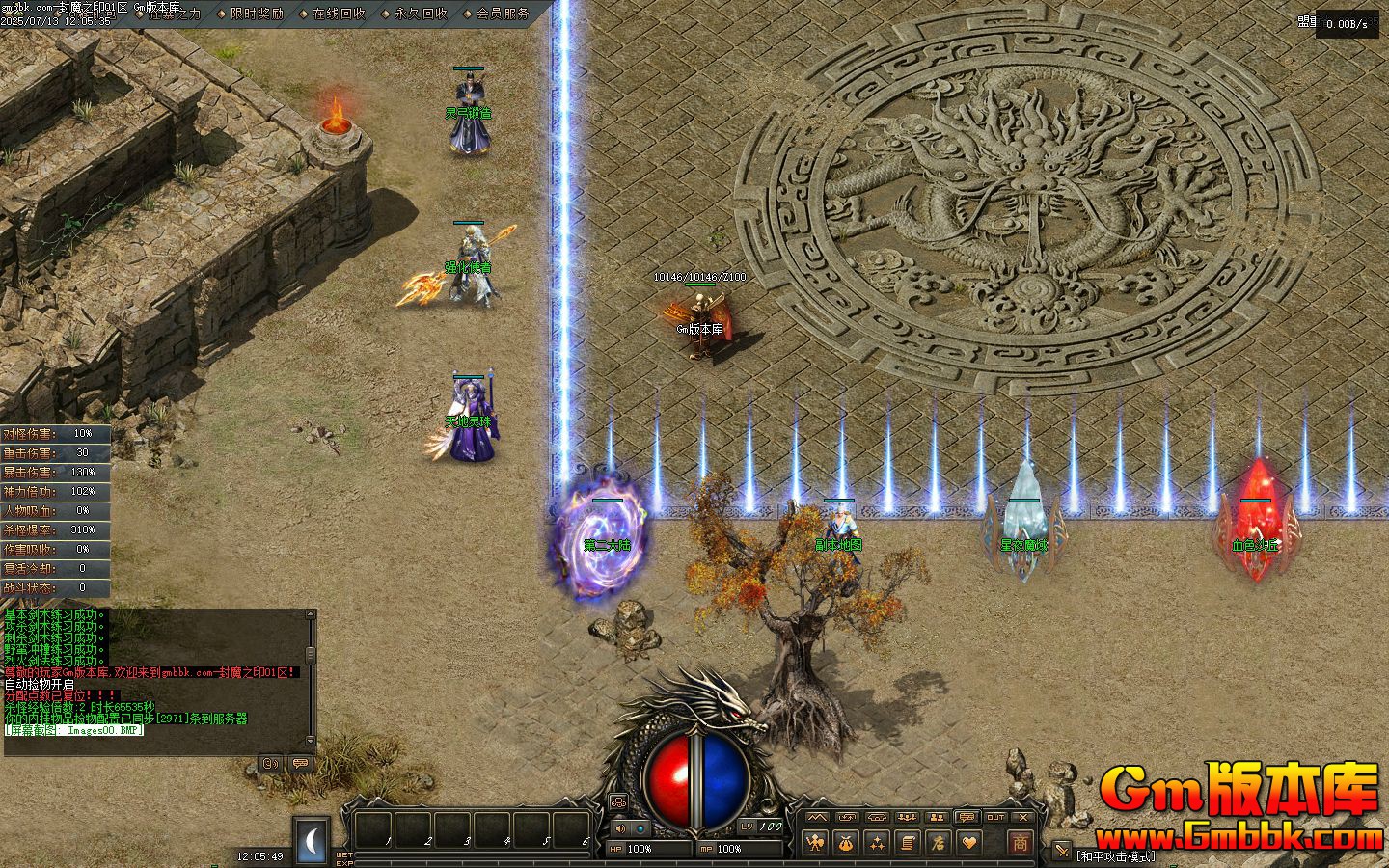This screenshot has width=1389, height=868.
Task: Click chat log scroll-down arrow
Action: (312, 739)
